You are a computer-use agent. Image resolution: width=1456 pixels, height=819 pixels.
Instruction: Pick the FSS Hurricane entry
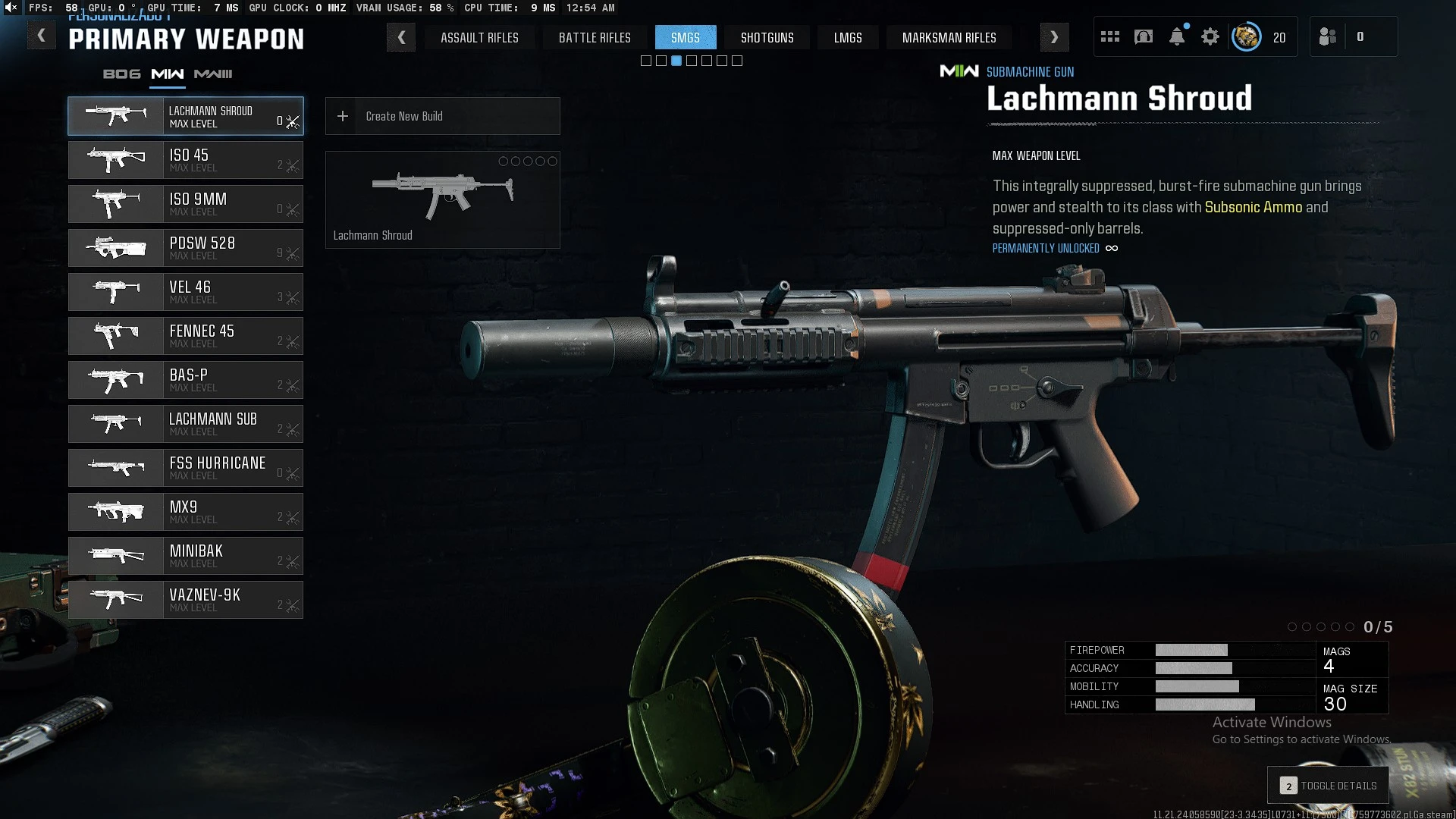click(x=186, y=468)
